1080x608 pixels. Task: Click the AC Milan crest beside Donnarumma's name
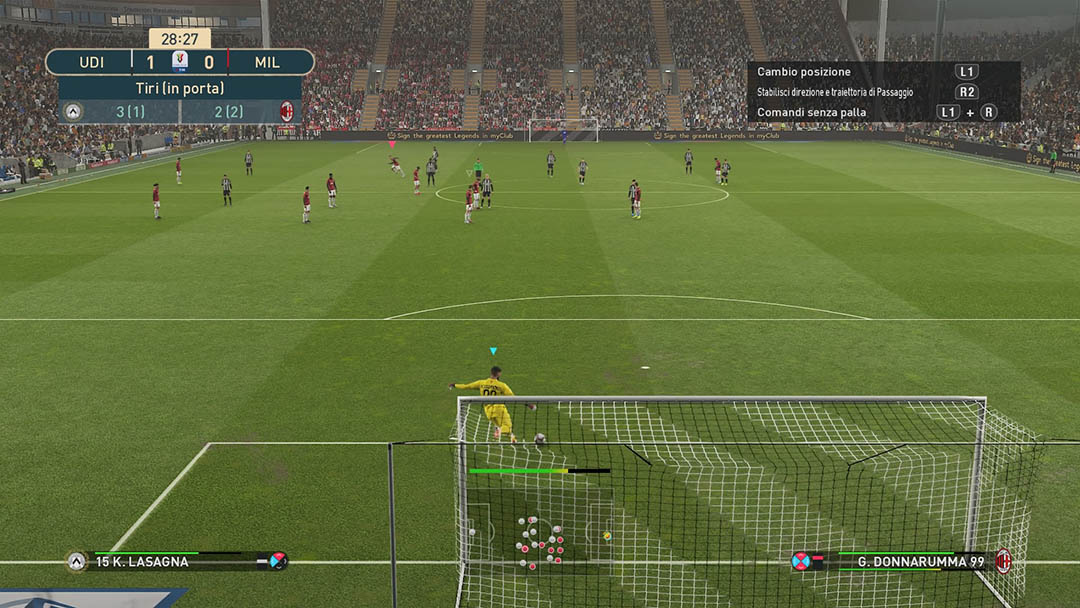1003,561
